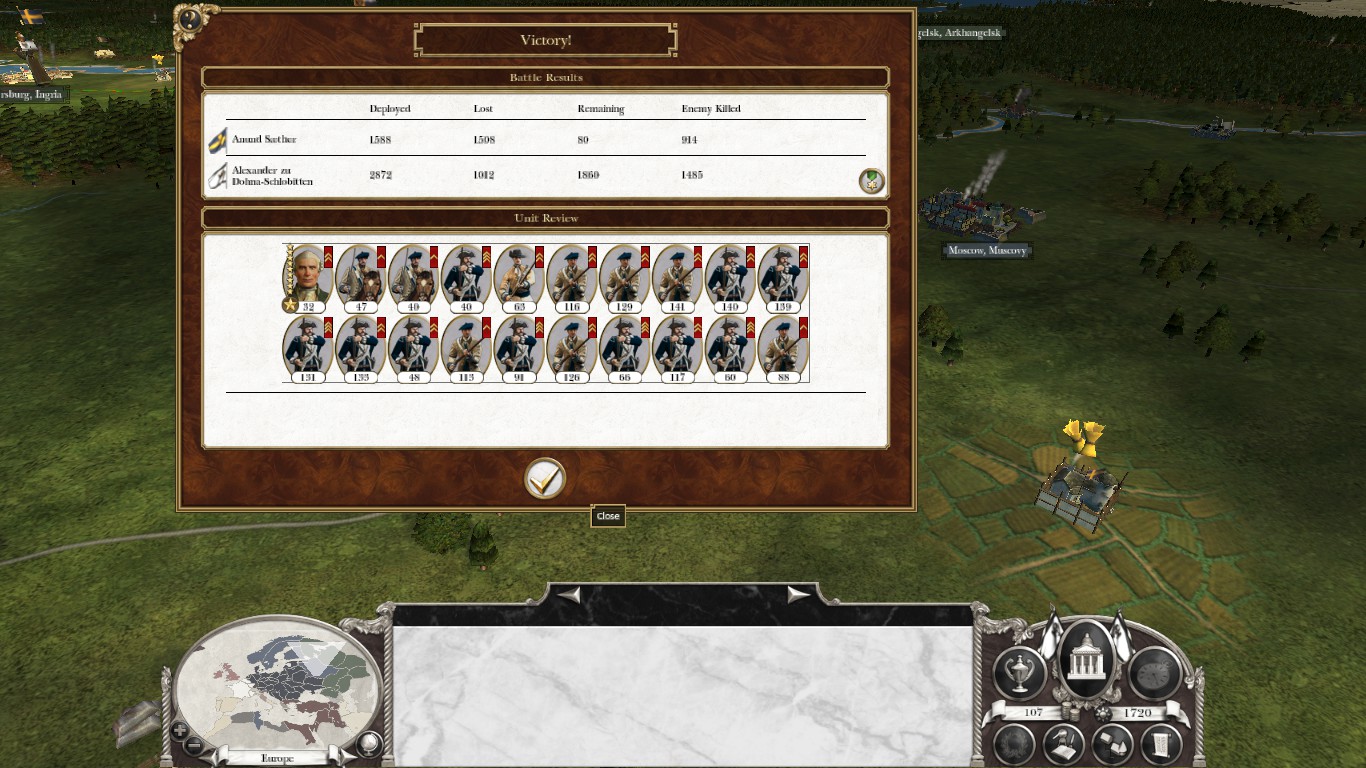Viewport: 1366px width, 768px height.
Task: Click the medal icon beside Alexander zu Dohna-Schlobitten
Action: (871, 181)
